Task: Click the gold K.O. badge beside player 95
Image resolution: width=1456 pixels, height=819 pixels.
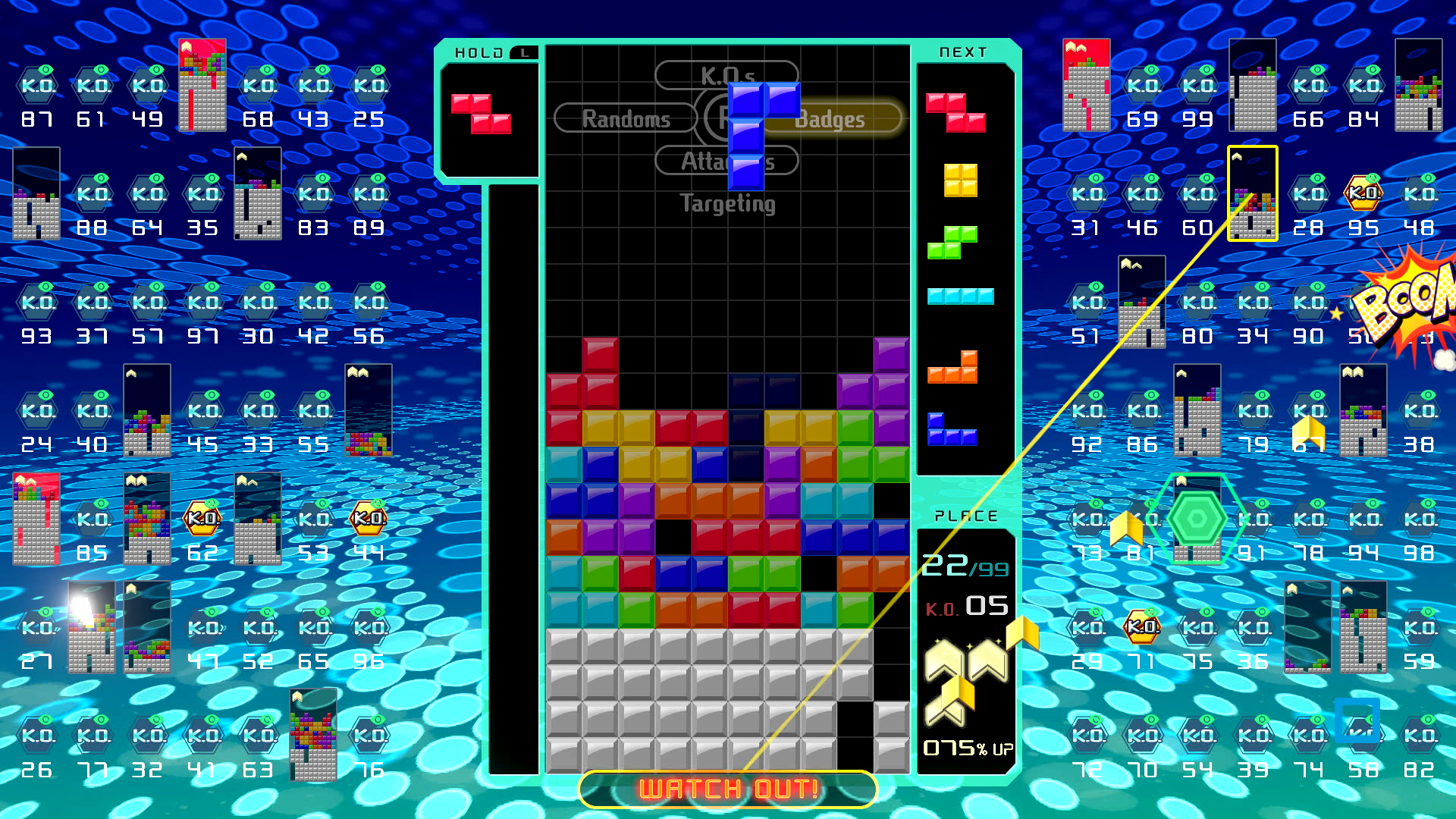Action: (x=1363, y=193)
